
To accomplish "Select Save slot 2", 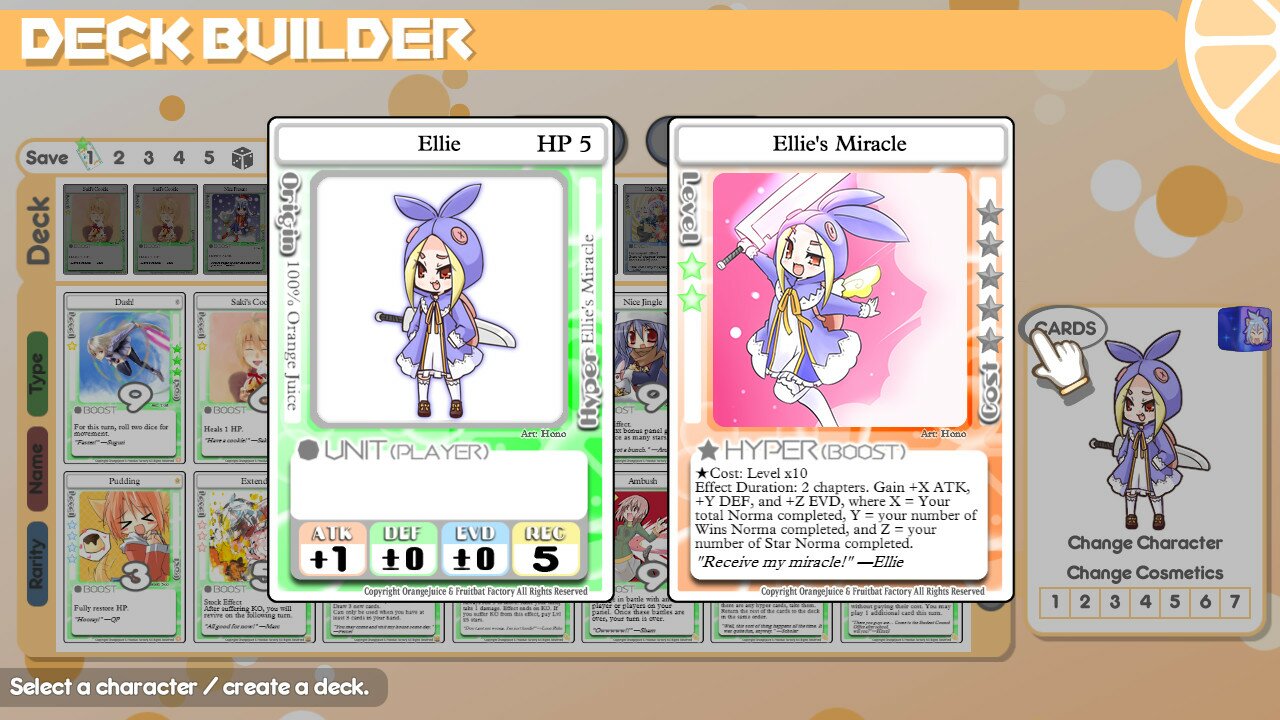I will click(118, 157).
